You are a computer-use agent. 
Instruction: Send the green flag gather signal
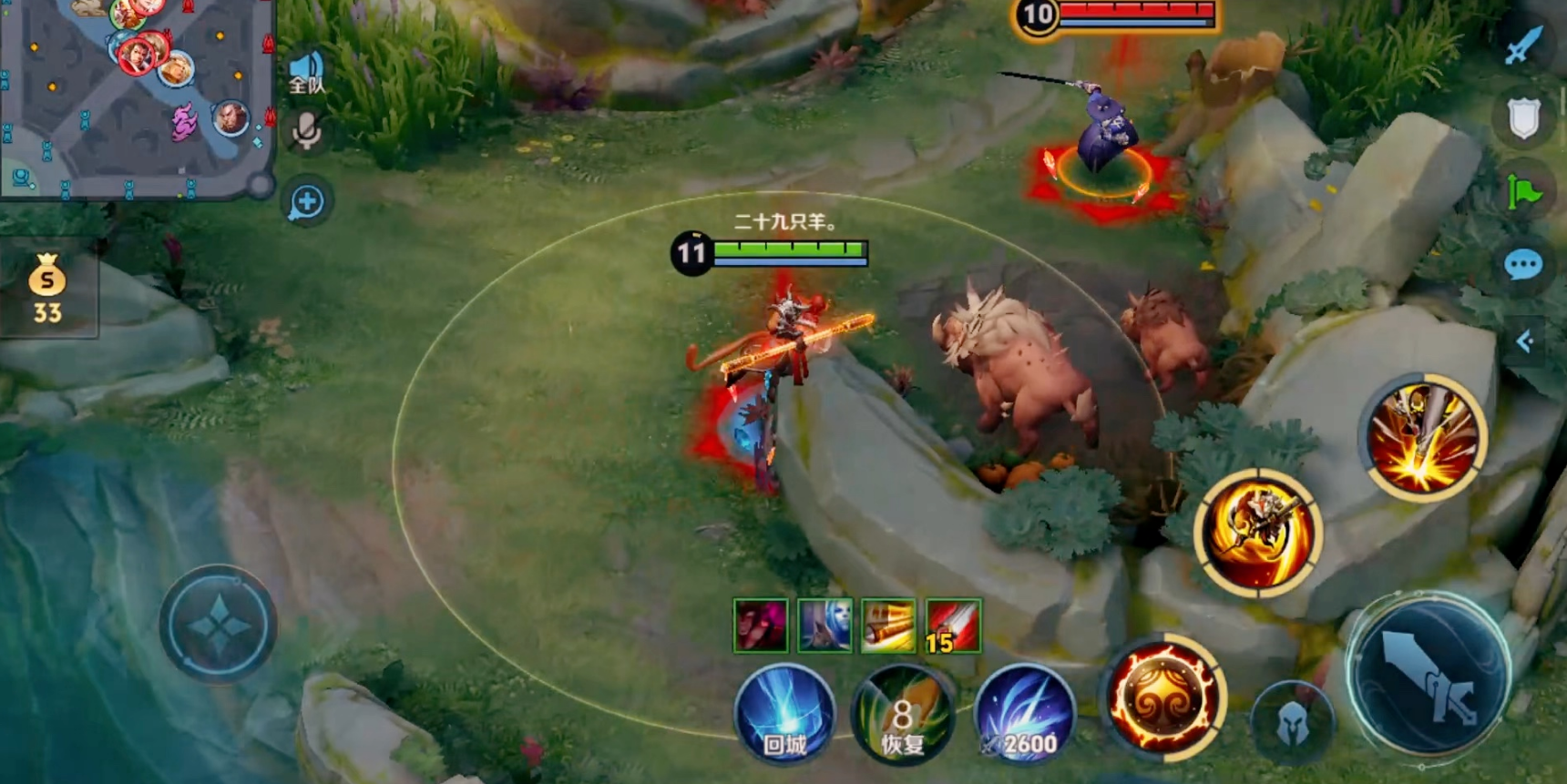[1523, 192]
